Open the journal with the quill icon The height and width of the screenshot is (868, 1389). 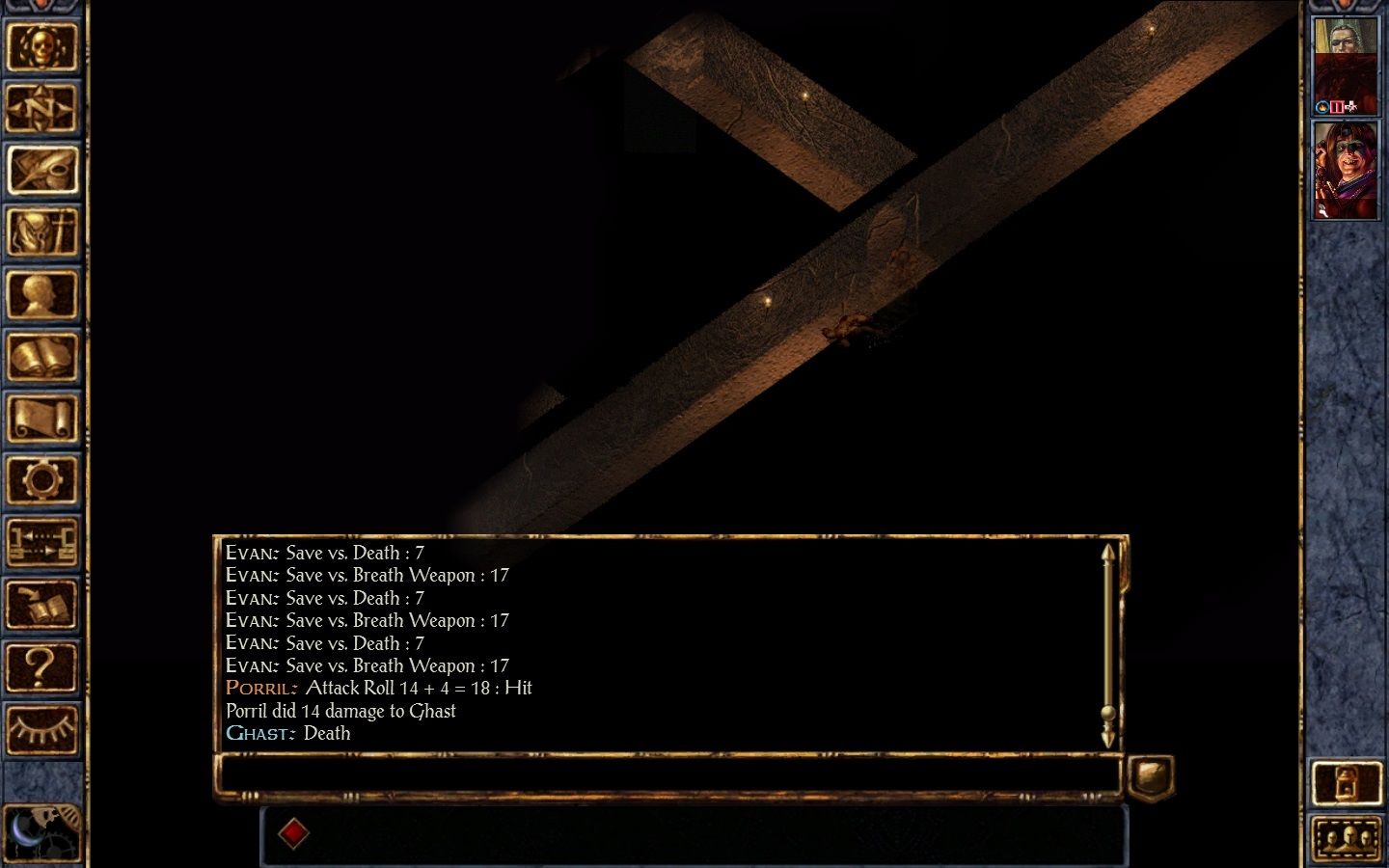[x=44, y=170]
